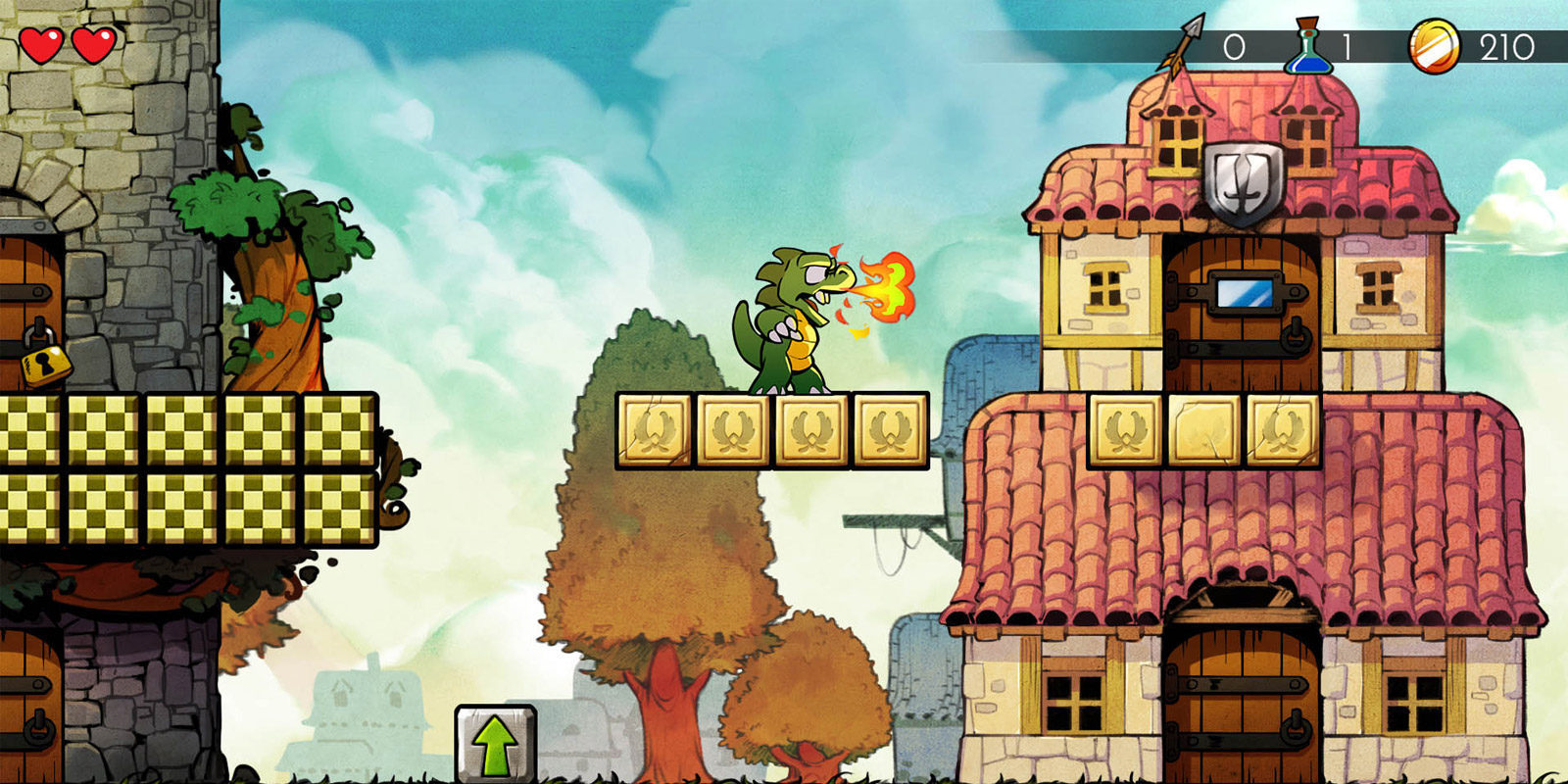Viewport: 1568px width, 784px height.
Task: Click the first red heart in the corner
Action: pyautogui.click(x=42, y=43)
